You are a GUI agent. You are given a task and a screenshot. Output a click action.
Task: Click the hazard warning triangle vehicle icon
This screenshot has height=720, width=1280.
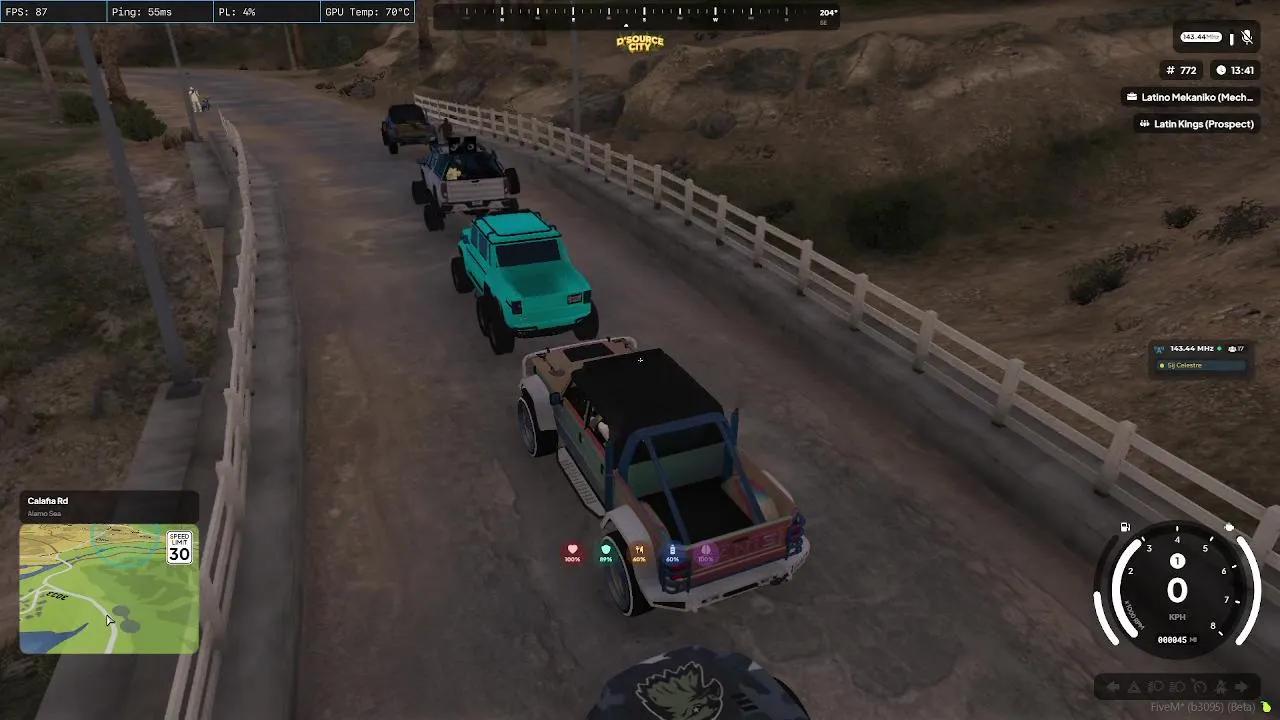coord(1133,686)
